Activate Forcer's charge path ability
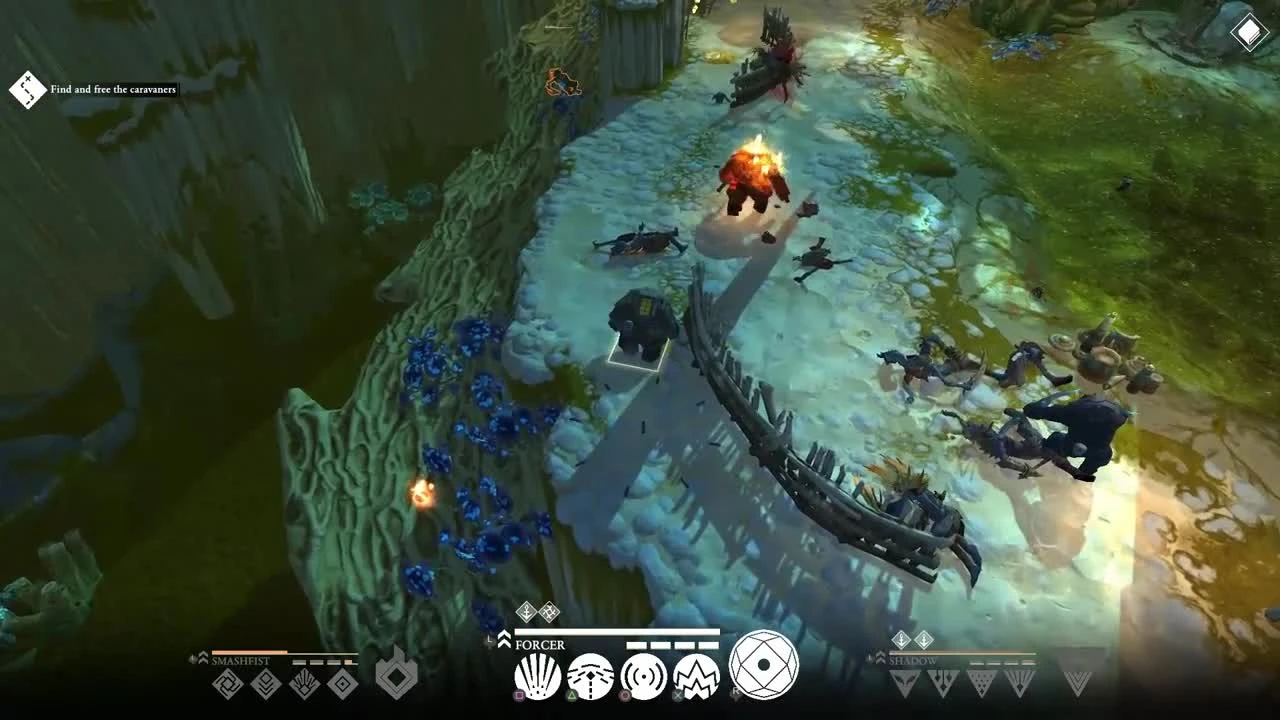1280x720 pixels. (591, 675)
